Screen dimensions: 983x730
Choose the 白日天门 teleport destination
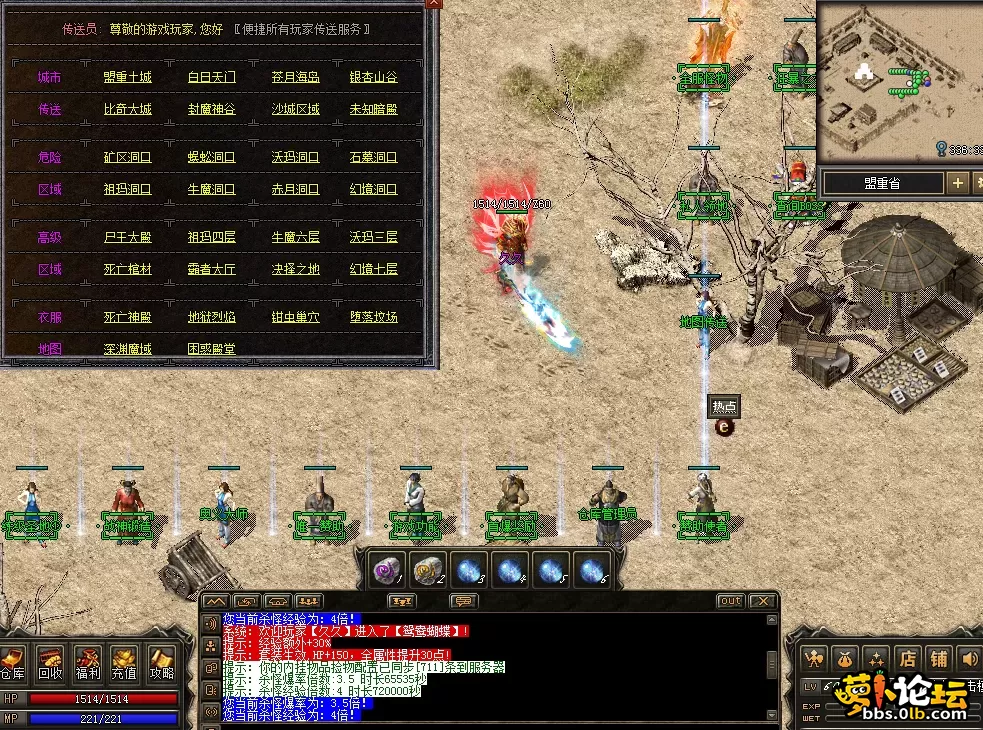pyautogui.click(x=212, y=78)
